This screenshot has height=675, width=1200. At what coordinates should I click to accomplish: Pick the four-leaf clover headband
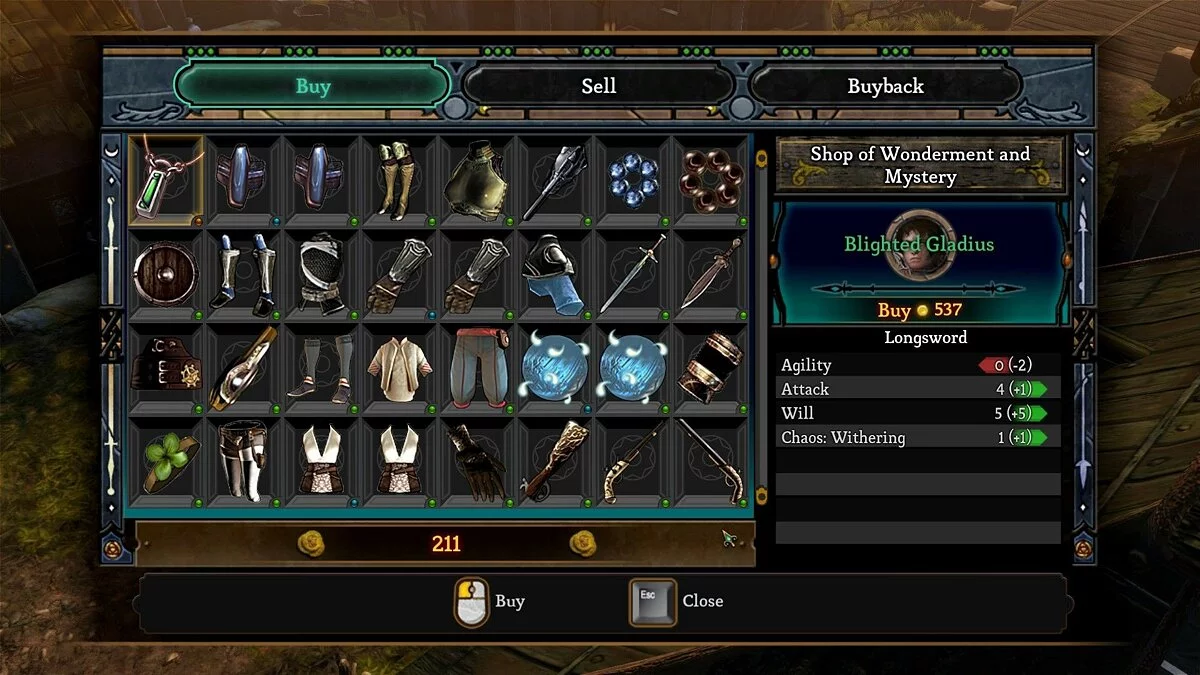pyautogui.click(x=166, y=460)
